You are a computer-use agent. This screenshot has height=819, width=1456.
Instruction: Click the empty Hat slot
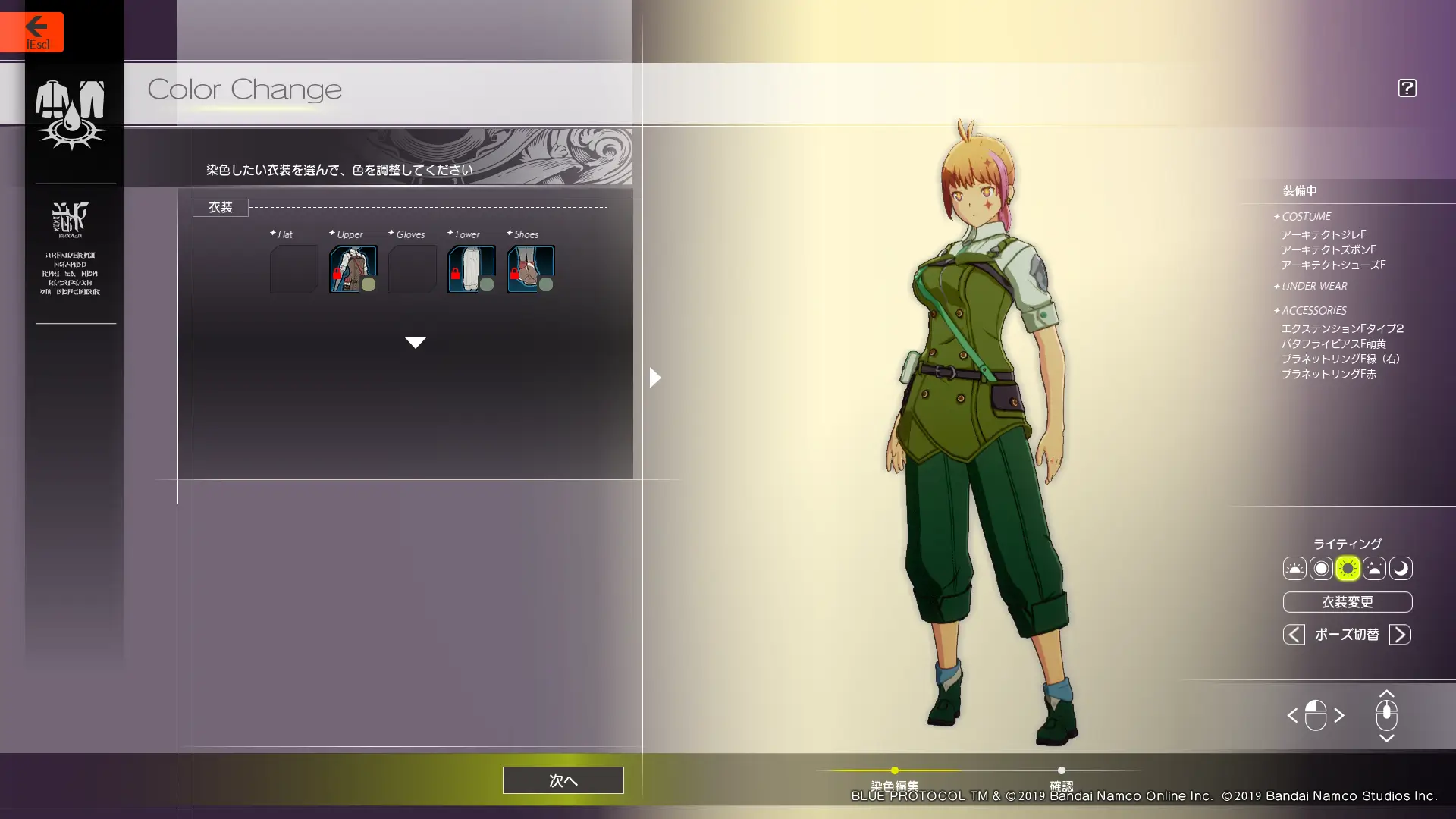[293, 268]
